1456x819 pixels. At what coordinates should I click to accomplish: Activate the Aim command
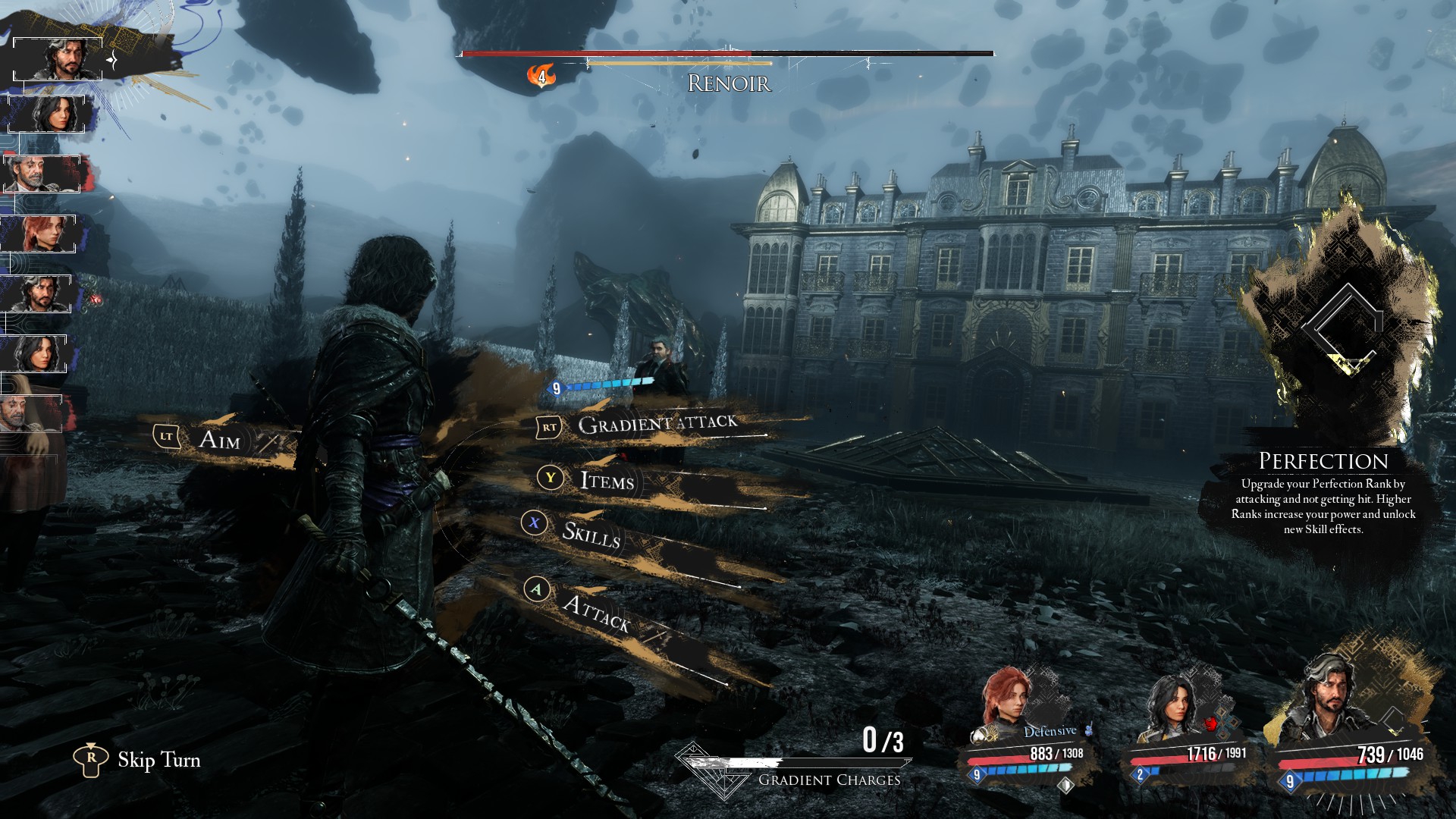click(x=219, y=439)
